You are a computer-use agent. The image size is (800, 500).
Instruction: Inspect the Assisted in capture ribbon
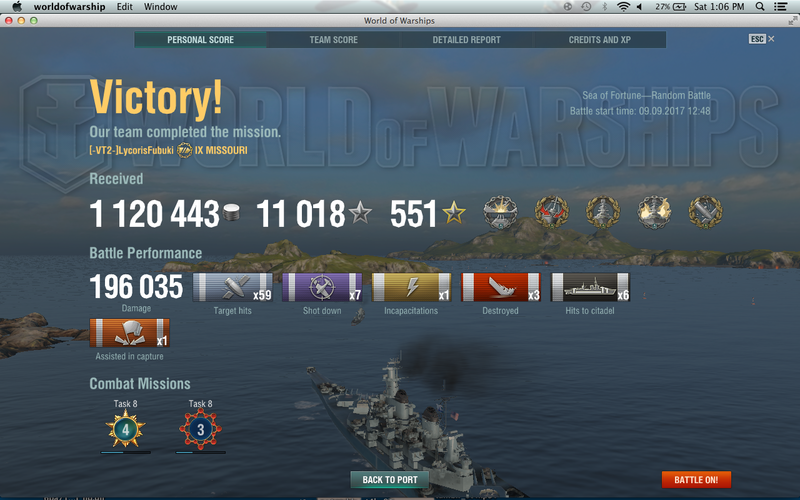[129, 333]
